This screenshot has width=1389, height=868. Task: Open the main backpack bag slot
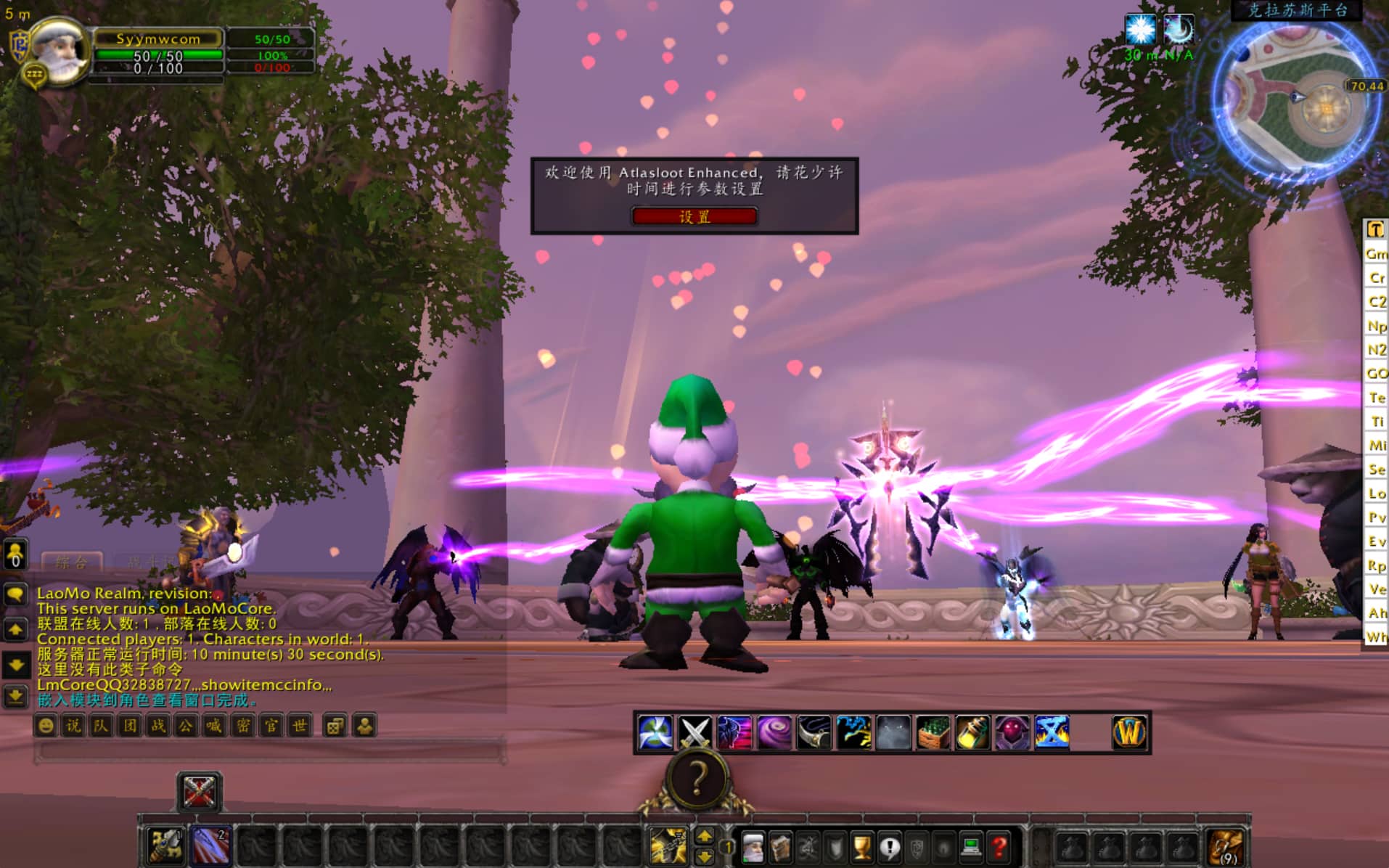click(x=1226, y=847)
